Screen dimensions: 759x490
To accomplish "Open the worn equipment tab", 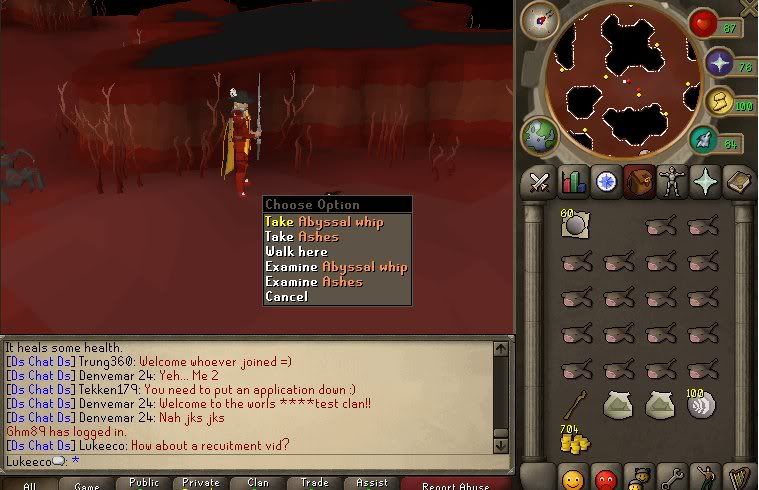I will click(x=670, y=182).
